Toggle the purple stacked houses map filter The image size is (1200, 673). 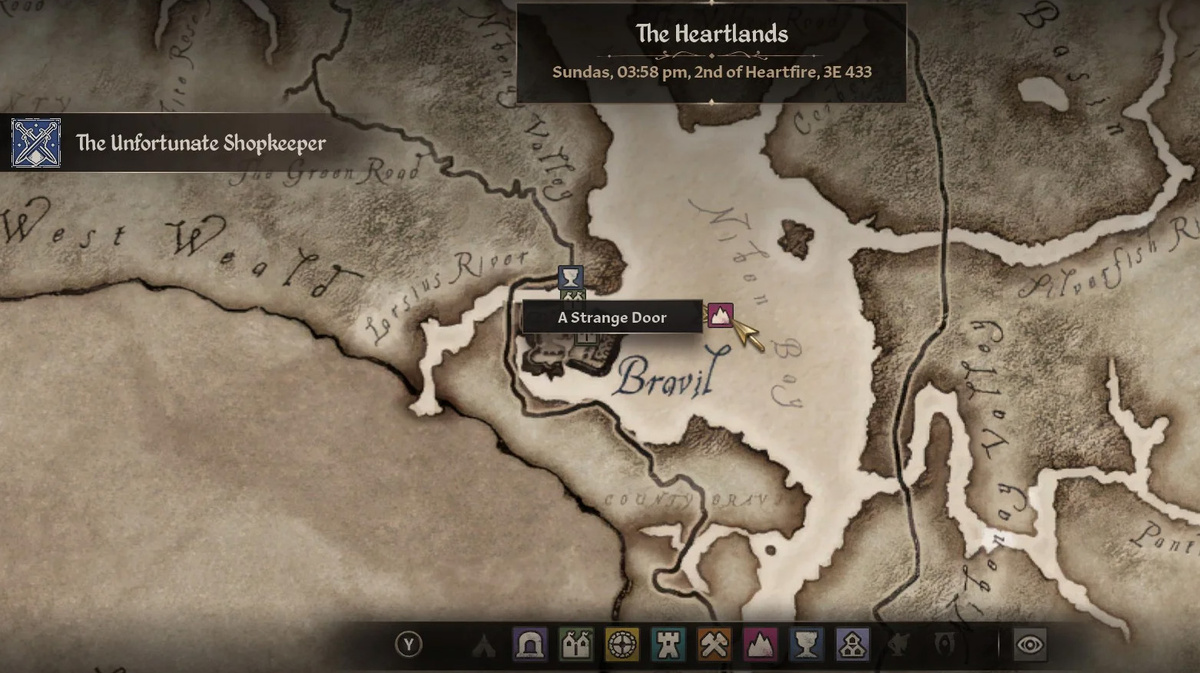tap(851, 645)
